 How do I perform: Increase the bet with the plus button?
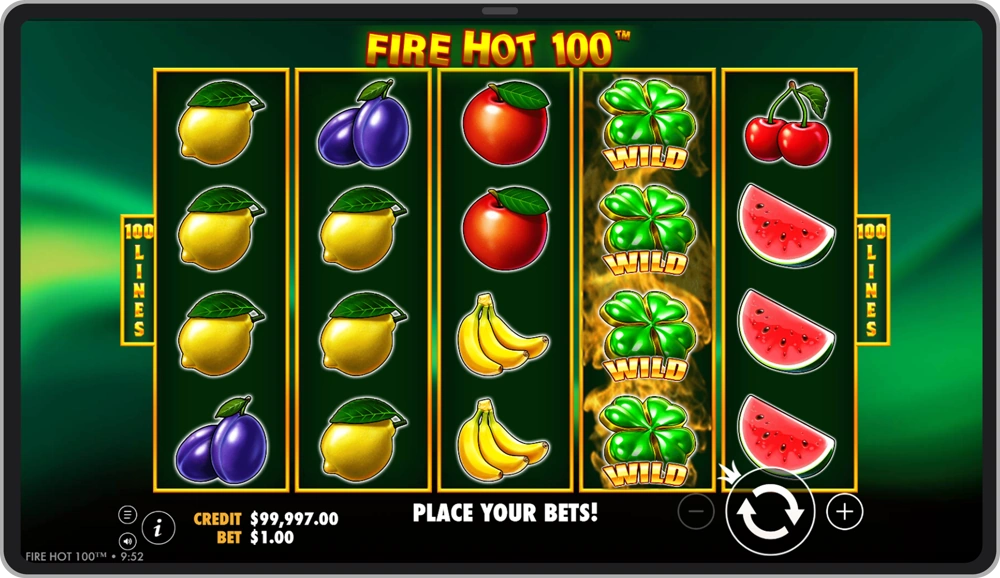point(844,512)
